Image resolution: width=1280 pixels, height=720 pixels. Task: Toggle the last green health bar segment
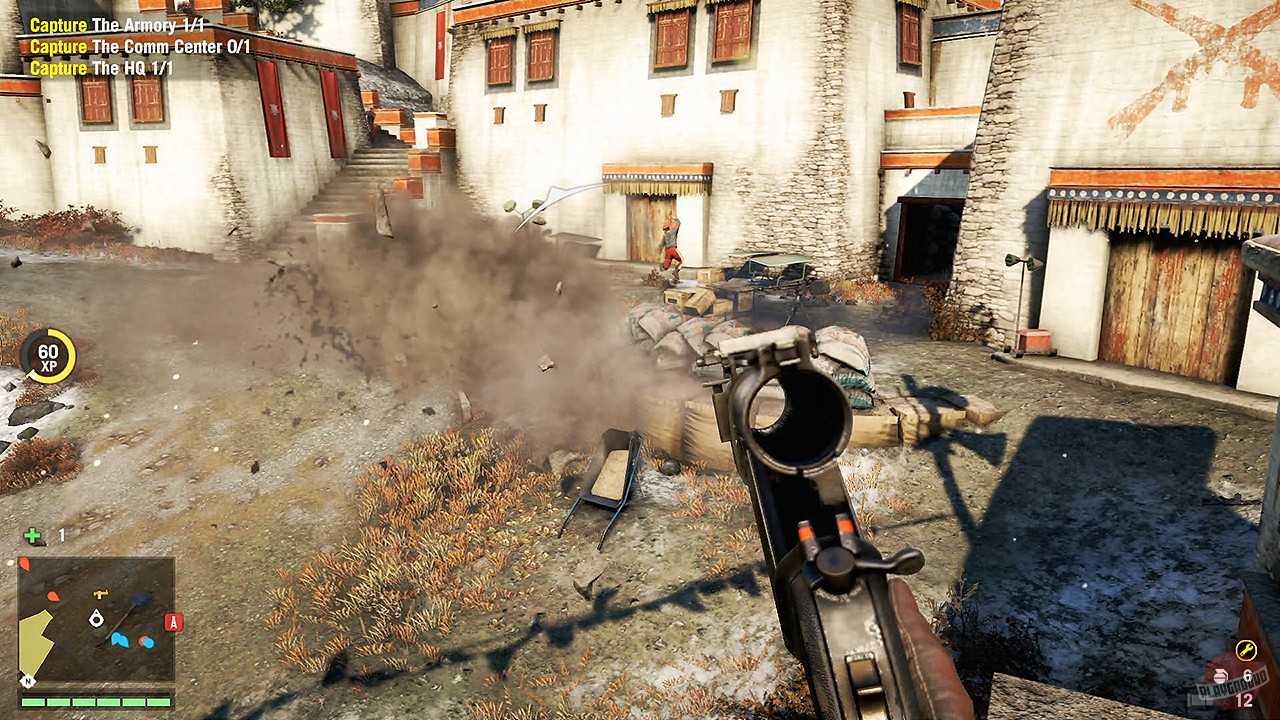(159, 702)
